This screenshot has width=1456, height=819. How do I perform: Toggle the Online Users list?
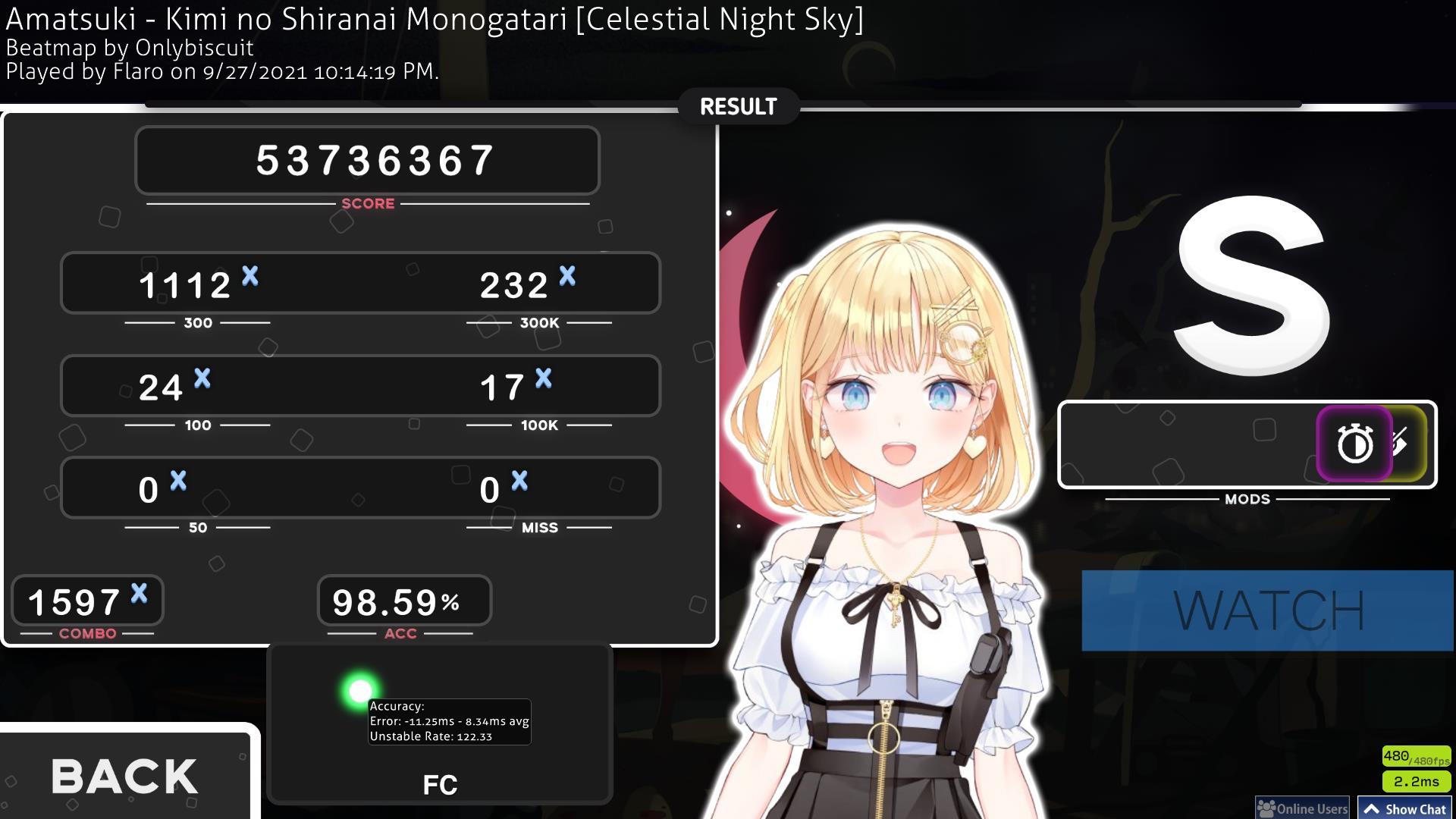pyautogui.click(x=1302, y=808)
